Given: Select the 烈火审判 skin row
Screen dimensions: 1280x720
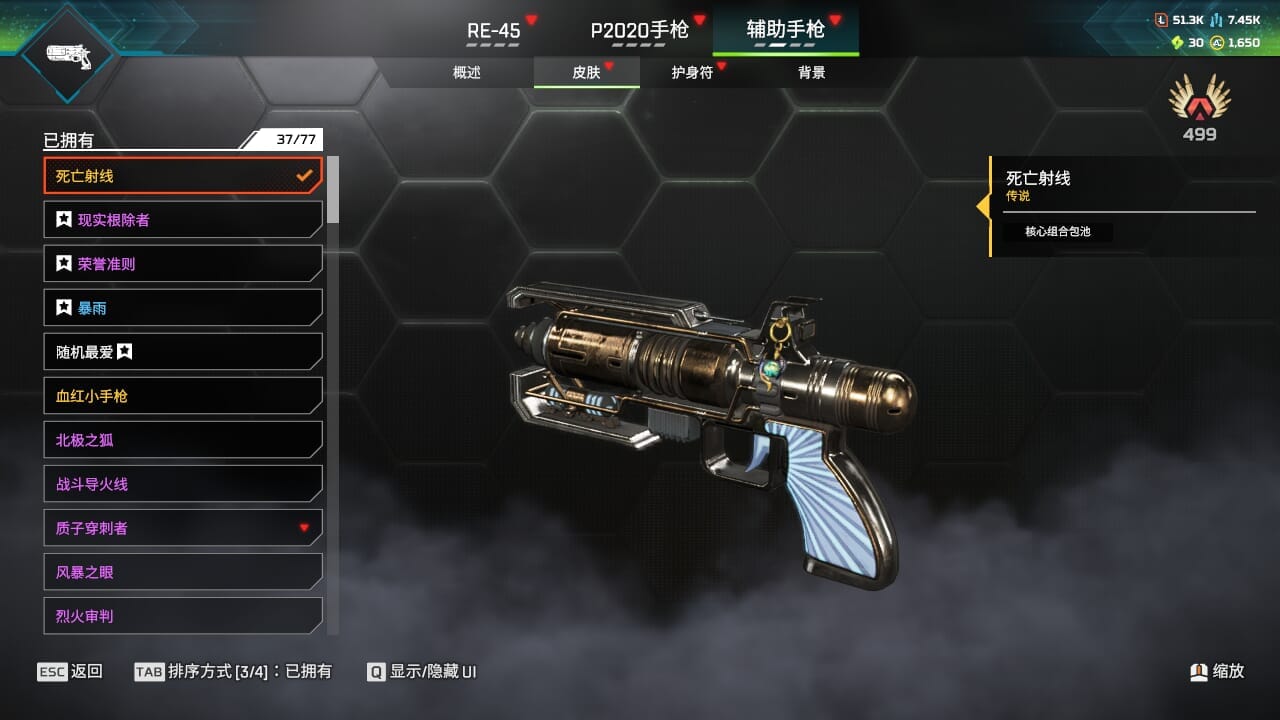Looking at the screenshot, I should [x=183, y=616].
